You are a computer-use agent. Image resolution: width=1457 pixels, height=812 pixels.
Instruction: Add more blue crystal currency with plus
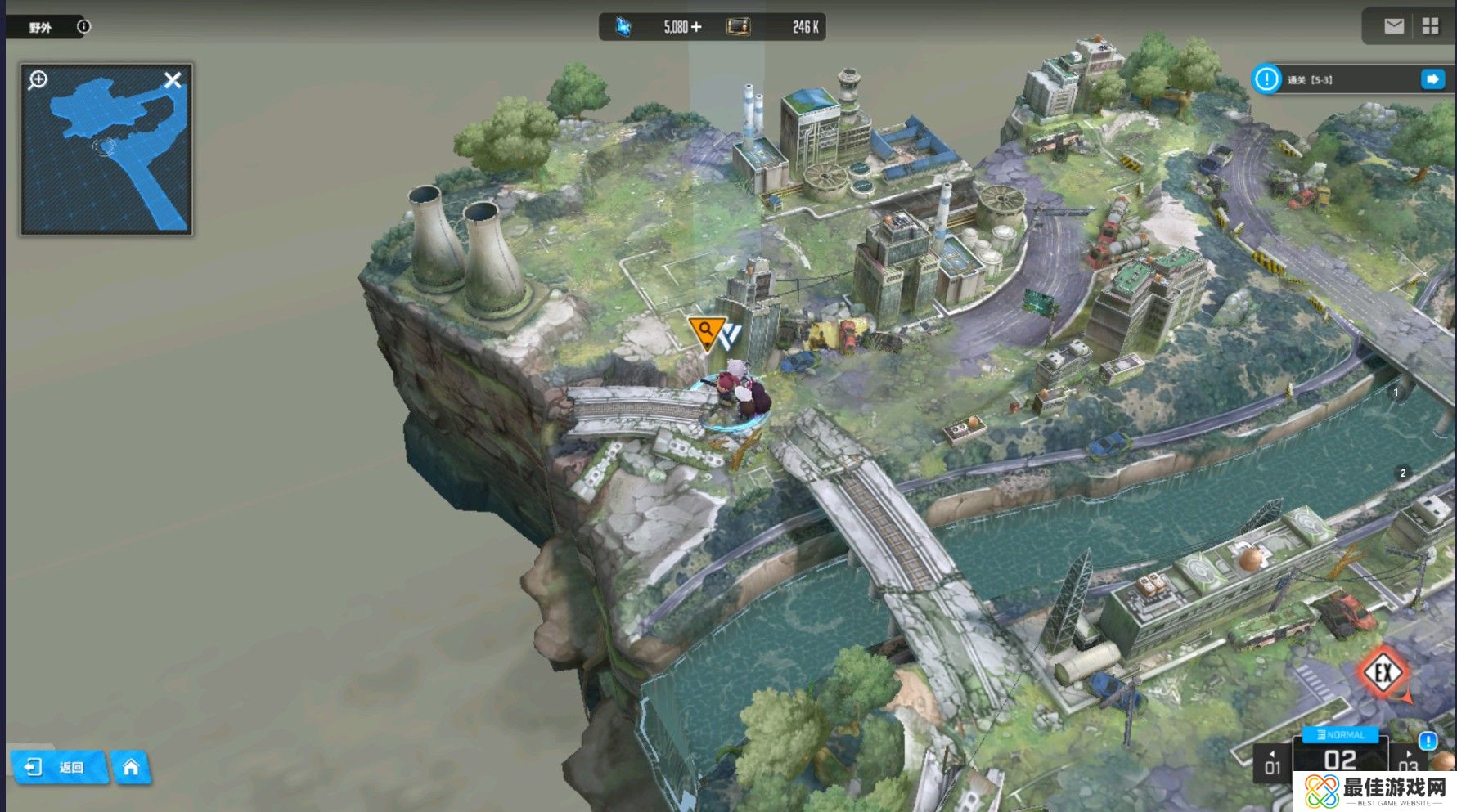pyautogui.click(x=696, y=27)
